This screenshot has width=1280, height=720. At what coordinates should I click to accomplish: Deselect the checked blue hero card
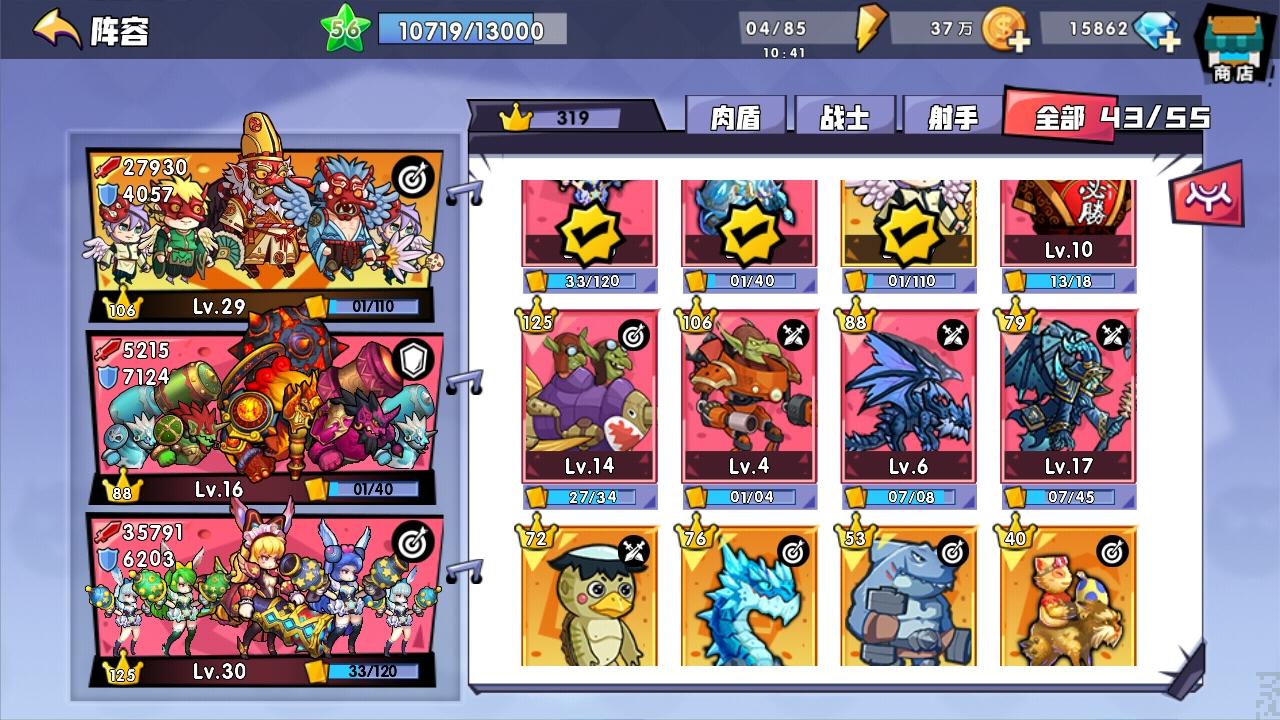748,228
